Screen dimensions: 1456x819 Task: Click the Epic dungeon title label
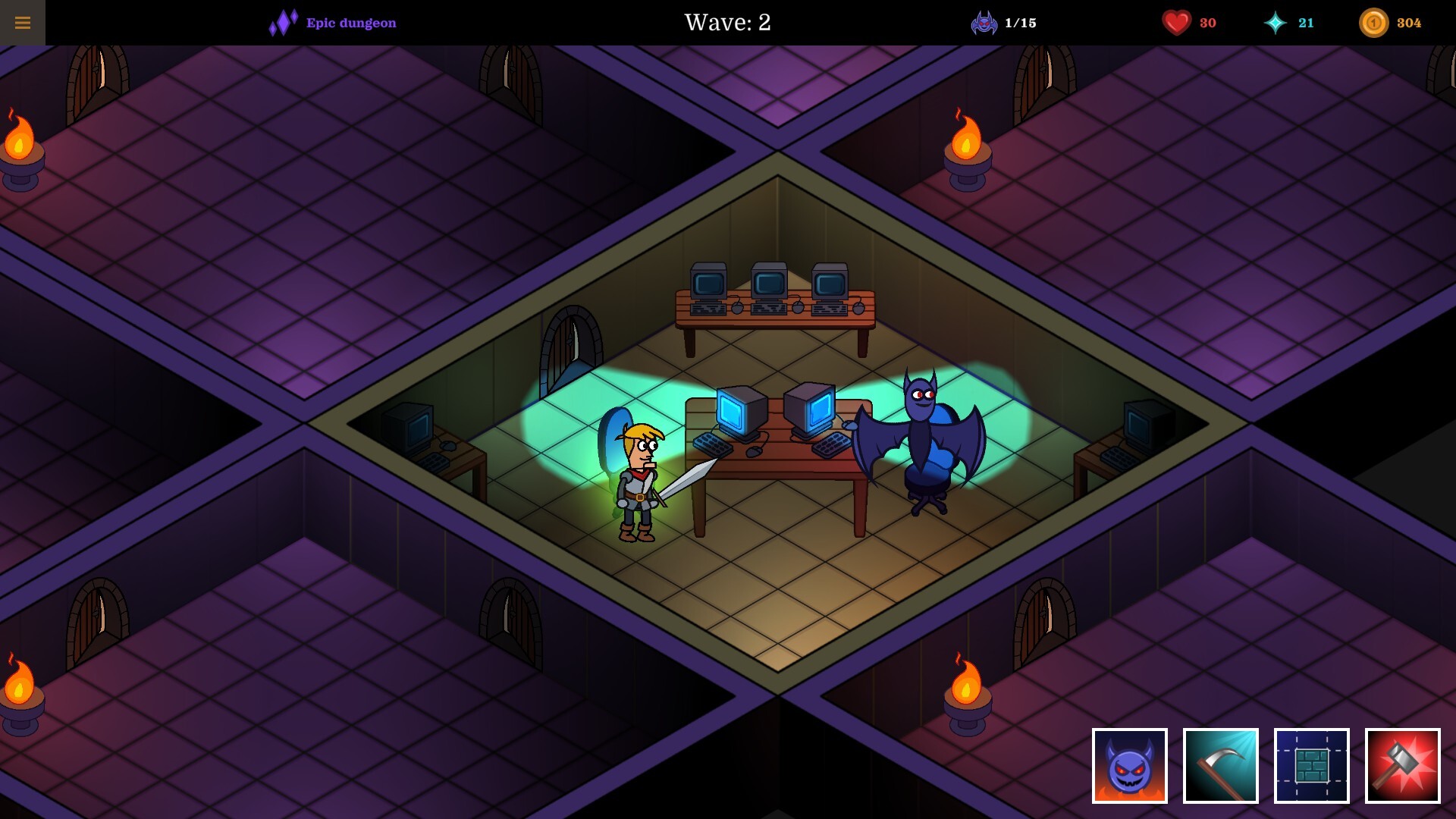point(349,23)
